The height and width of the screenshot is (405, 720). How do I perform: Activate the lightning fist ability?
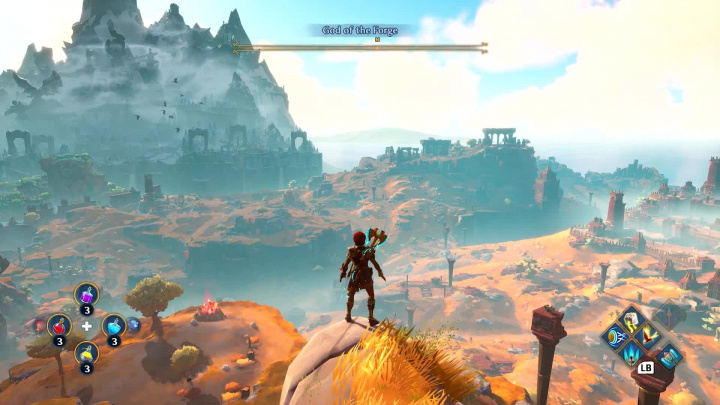coord(631,320)
